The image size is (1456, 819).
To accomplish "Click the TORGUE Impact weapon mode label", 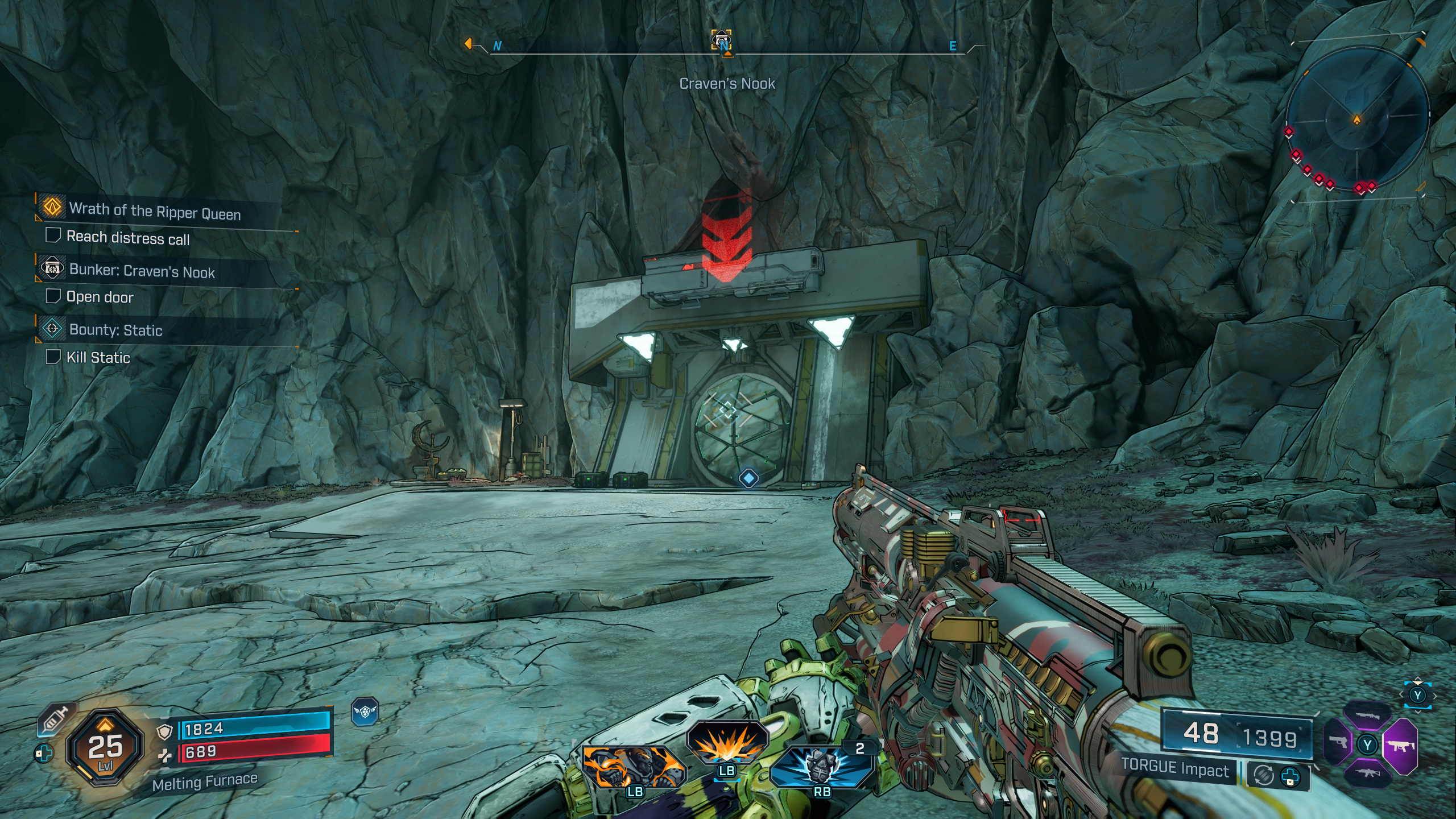I will (1175, 770).
